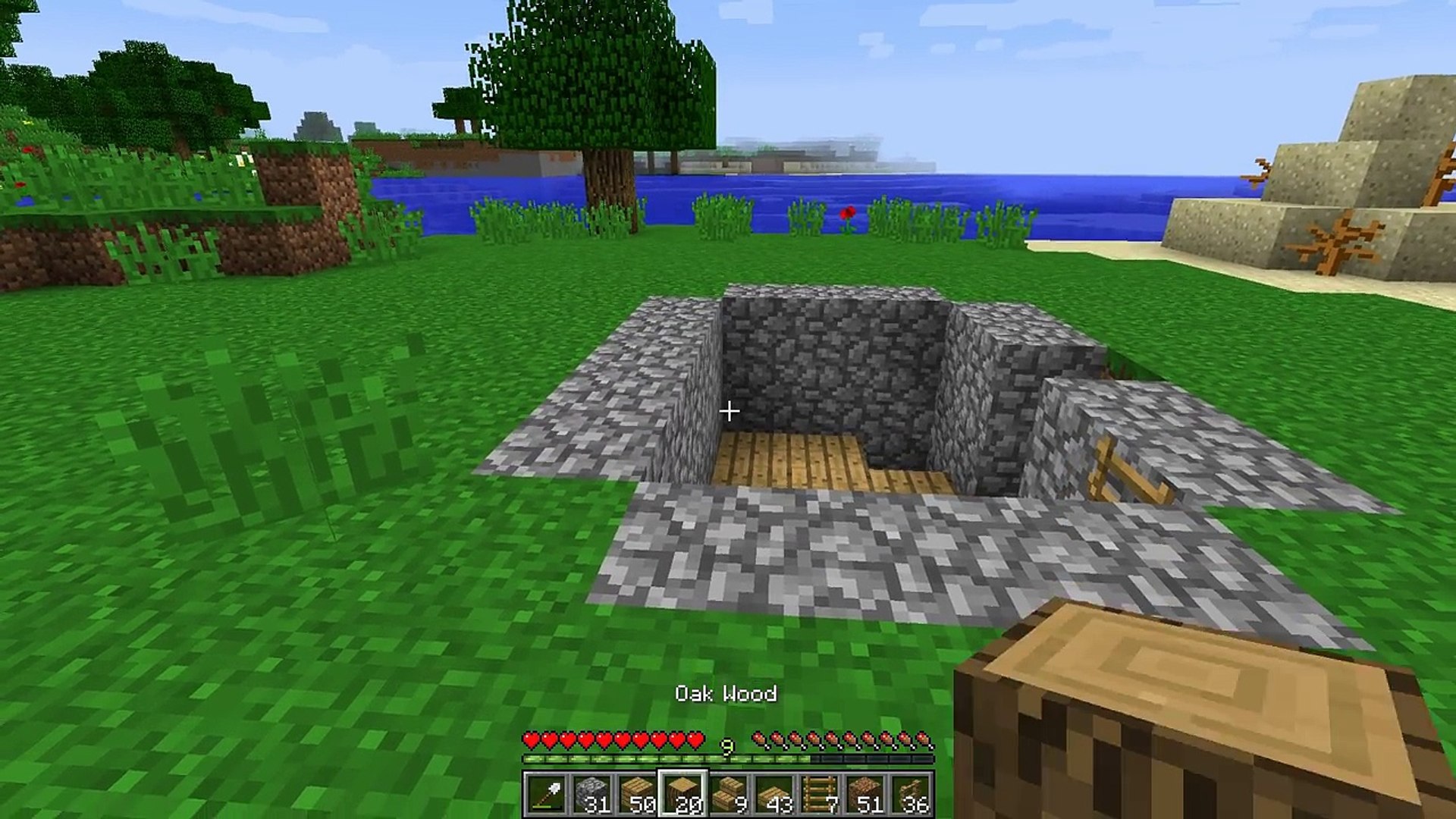The image size is (1456, 819).
Task: Select the oak wood log slot
Action: pyautogui.click(x=684, y=794)
